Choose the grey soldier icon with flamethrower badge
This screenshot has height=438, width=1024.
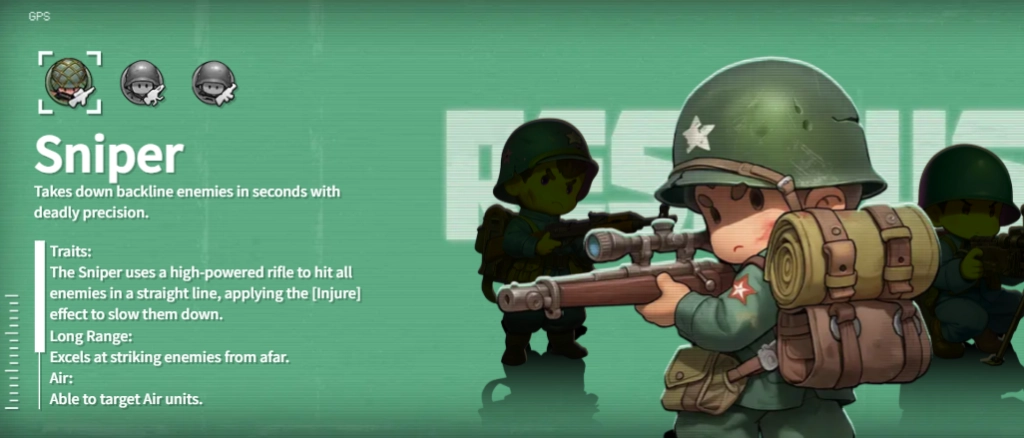143,82
